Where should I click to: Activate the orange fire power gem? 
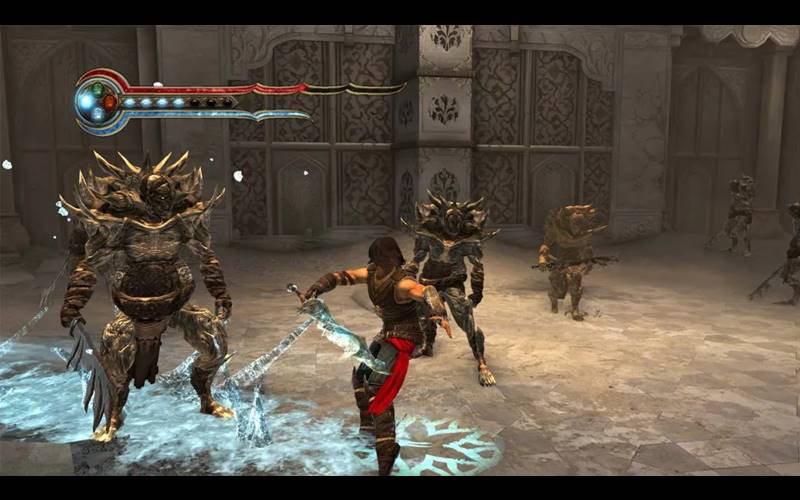click(x=109, y=101)
